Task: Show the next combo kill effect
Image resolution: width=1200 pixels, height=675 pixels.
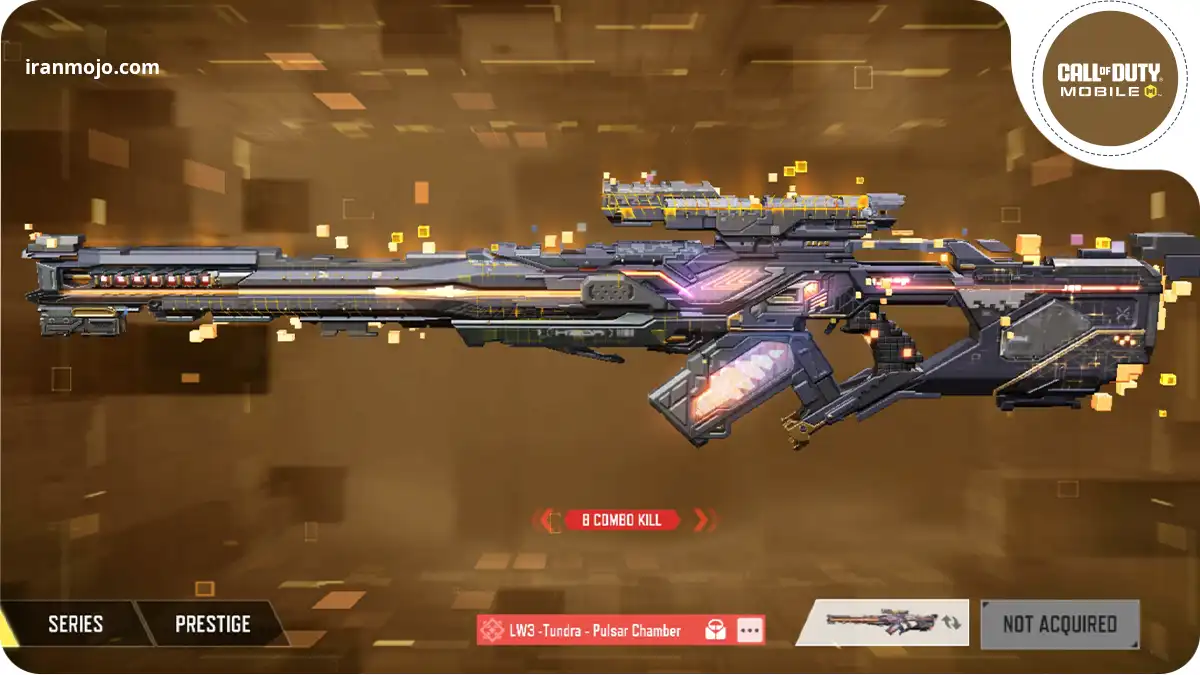Action: click(701, 520)
